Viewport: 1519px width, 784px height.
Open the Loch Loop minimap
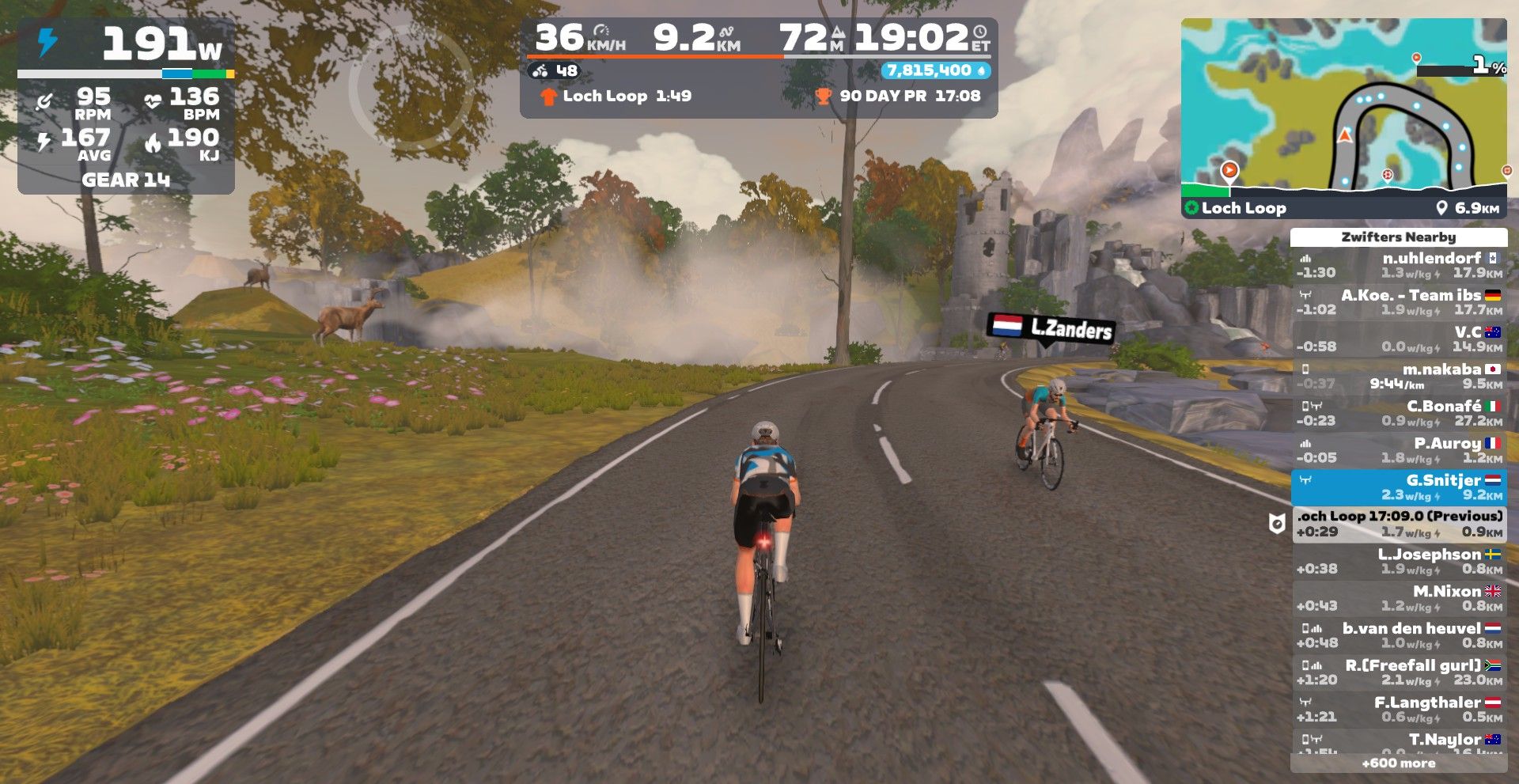point(1343,107)
